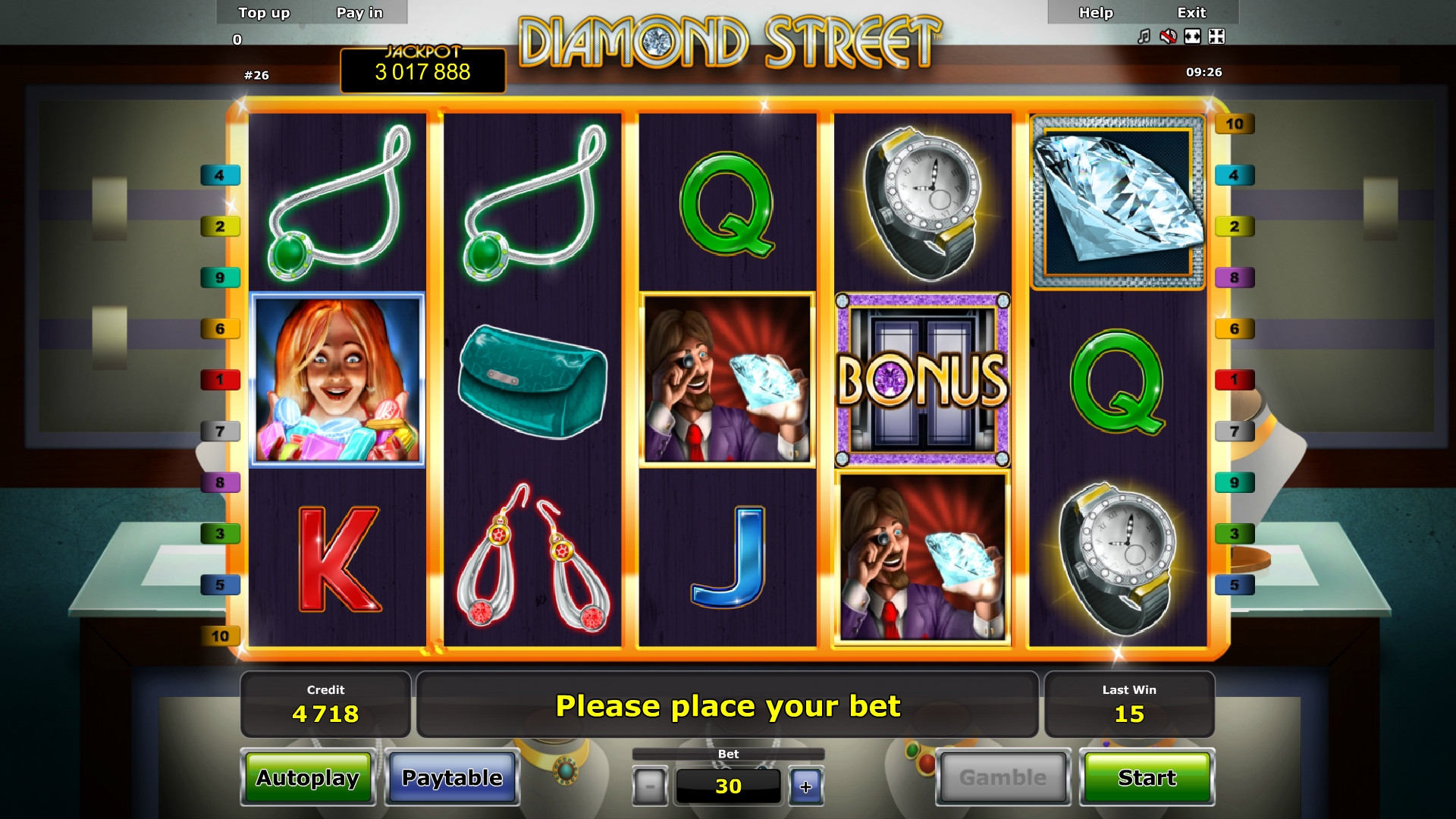The image size is (1456, 819).
Task: Select the Pay in button
Action: click(359, 13)
